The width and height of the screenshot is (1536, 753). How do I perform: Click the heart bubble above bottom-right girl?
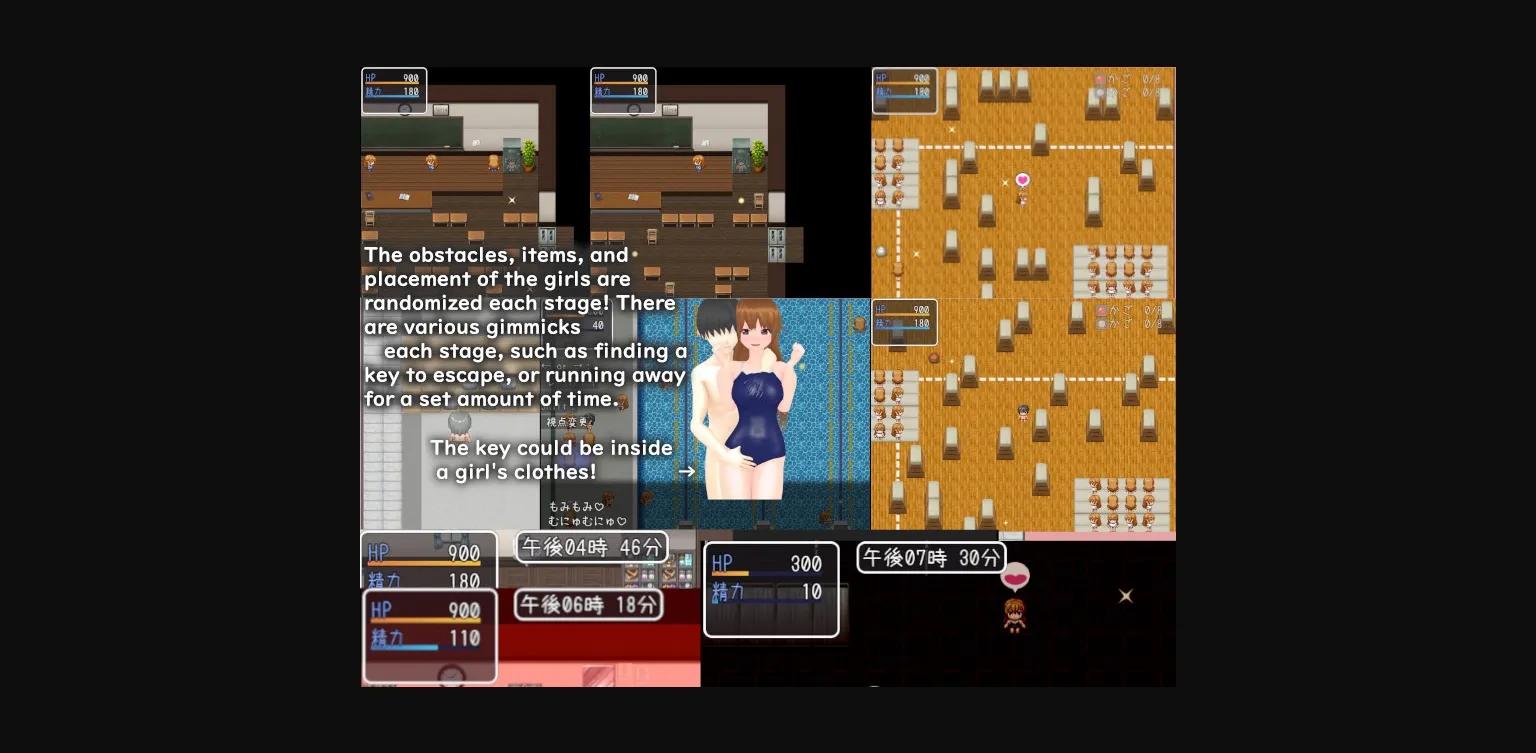pyautogui.click(x=1016, y=577)
